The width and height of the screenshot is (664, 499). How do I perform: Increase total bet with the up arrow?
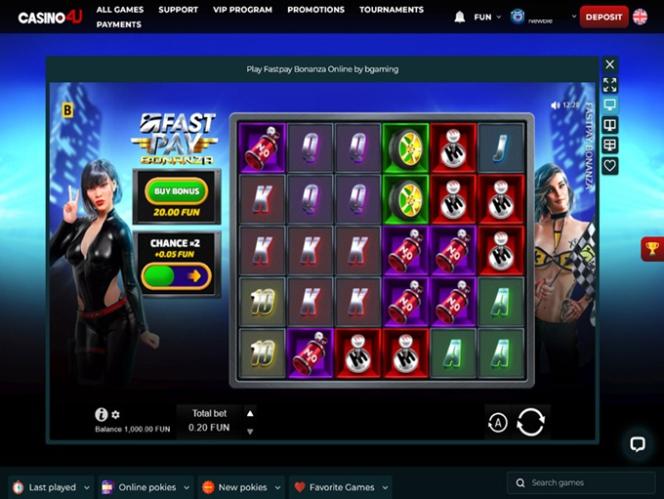click(x=250, y=412)
